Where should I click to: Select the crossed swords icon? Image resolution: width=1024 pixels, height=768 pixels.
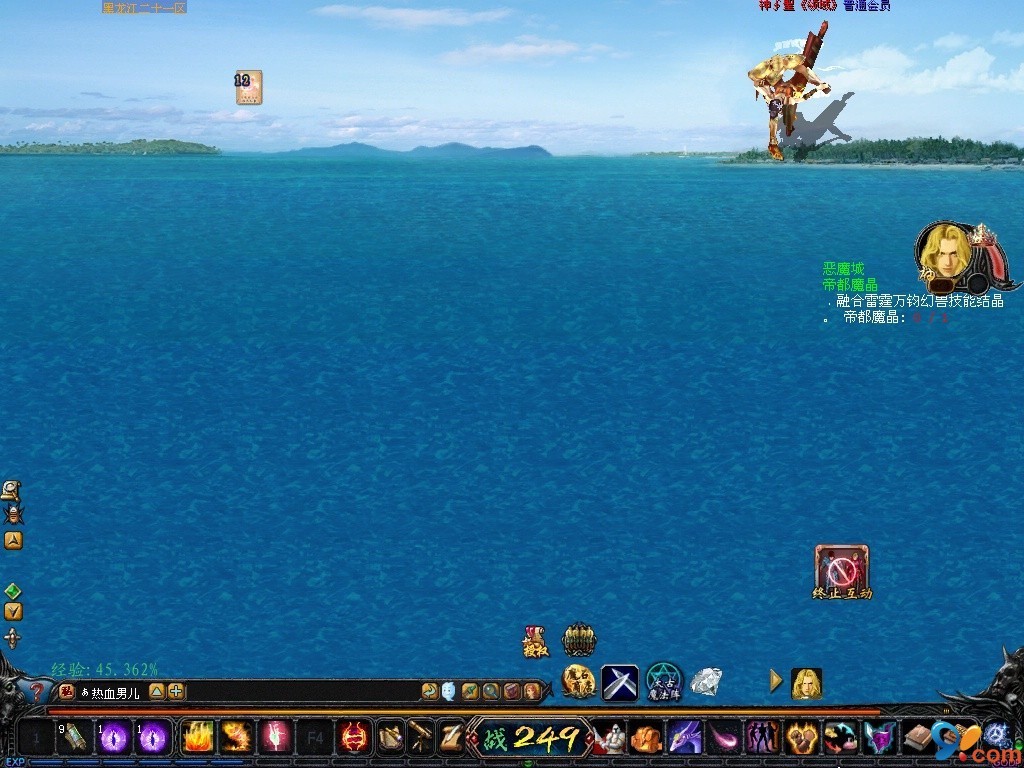619,682
